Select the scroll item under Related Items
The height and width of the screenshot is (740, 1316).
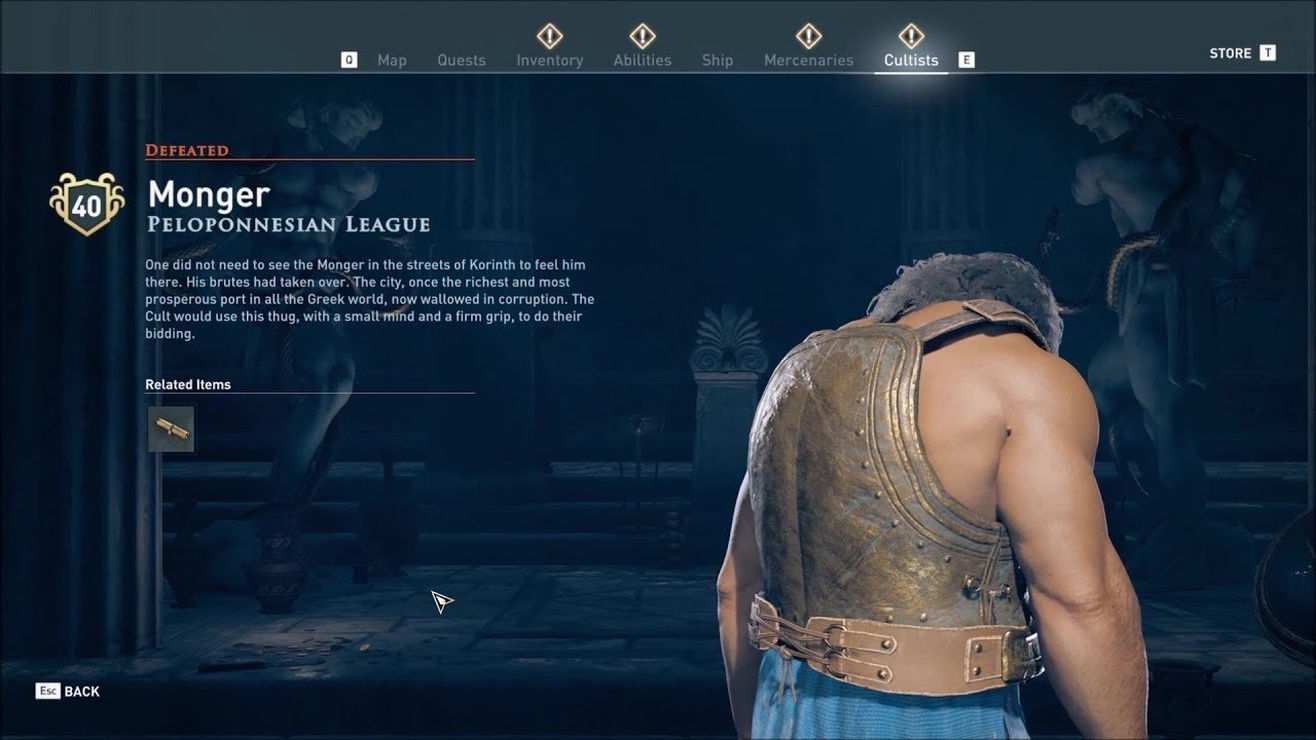171,429
